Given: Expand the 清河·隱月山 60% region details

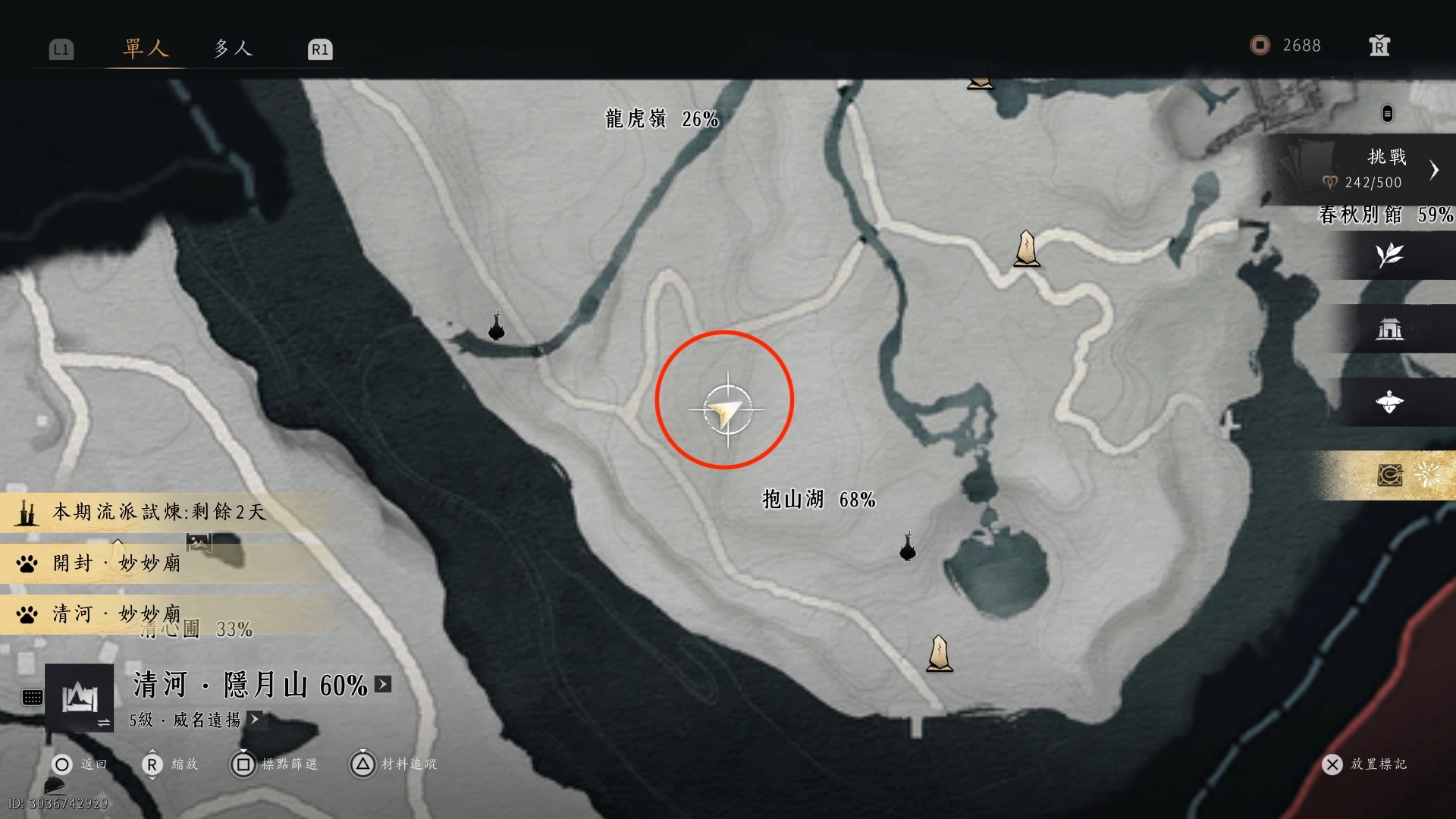Looking at the screenshot, I should [384, 684].
